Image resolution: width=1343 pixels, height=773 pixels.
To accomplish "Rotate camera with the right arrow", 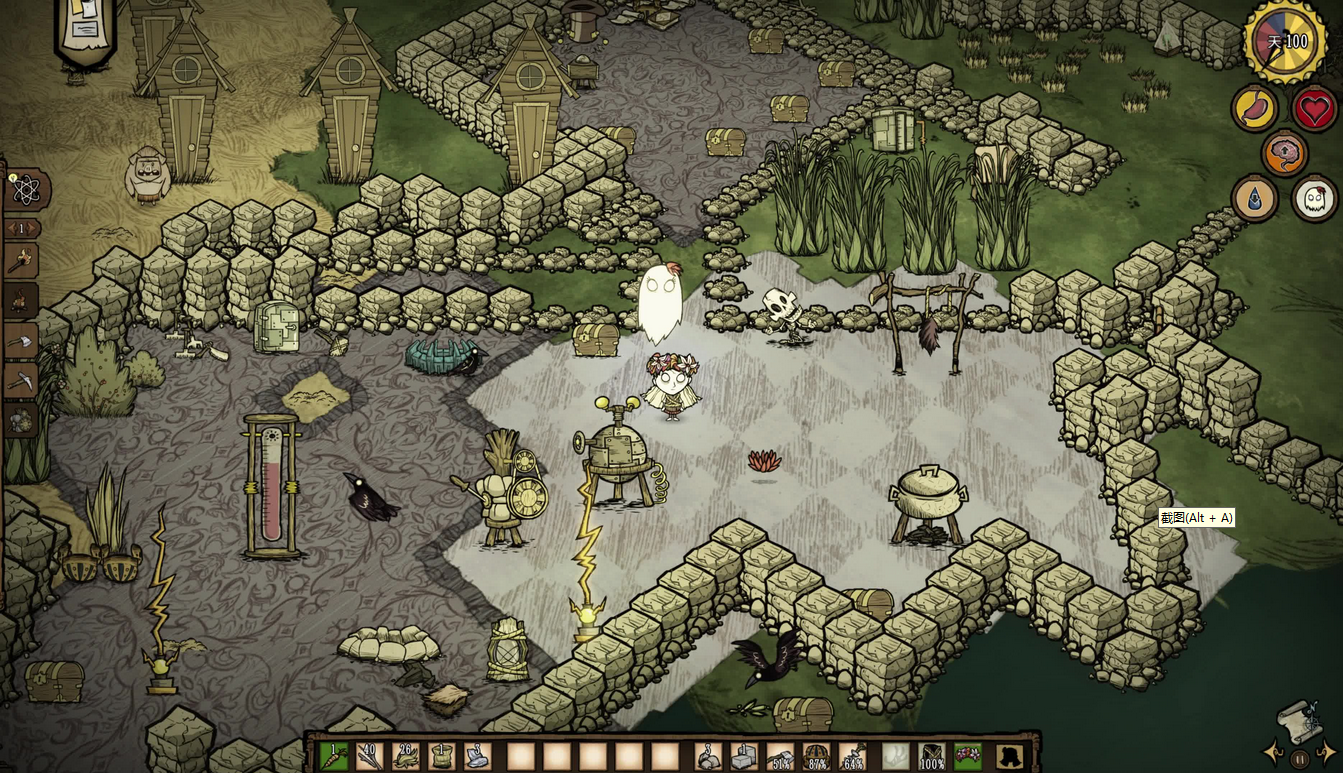I will 1325,752.
